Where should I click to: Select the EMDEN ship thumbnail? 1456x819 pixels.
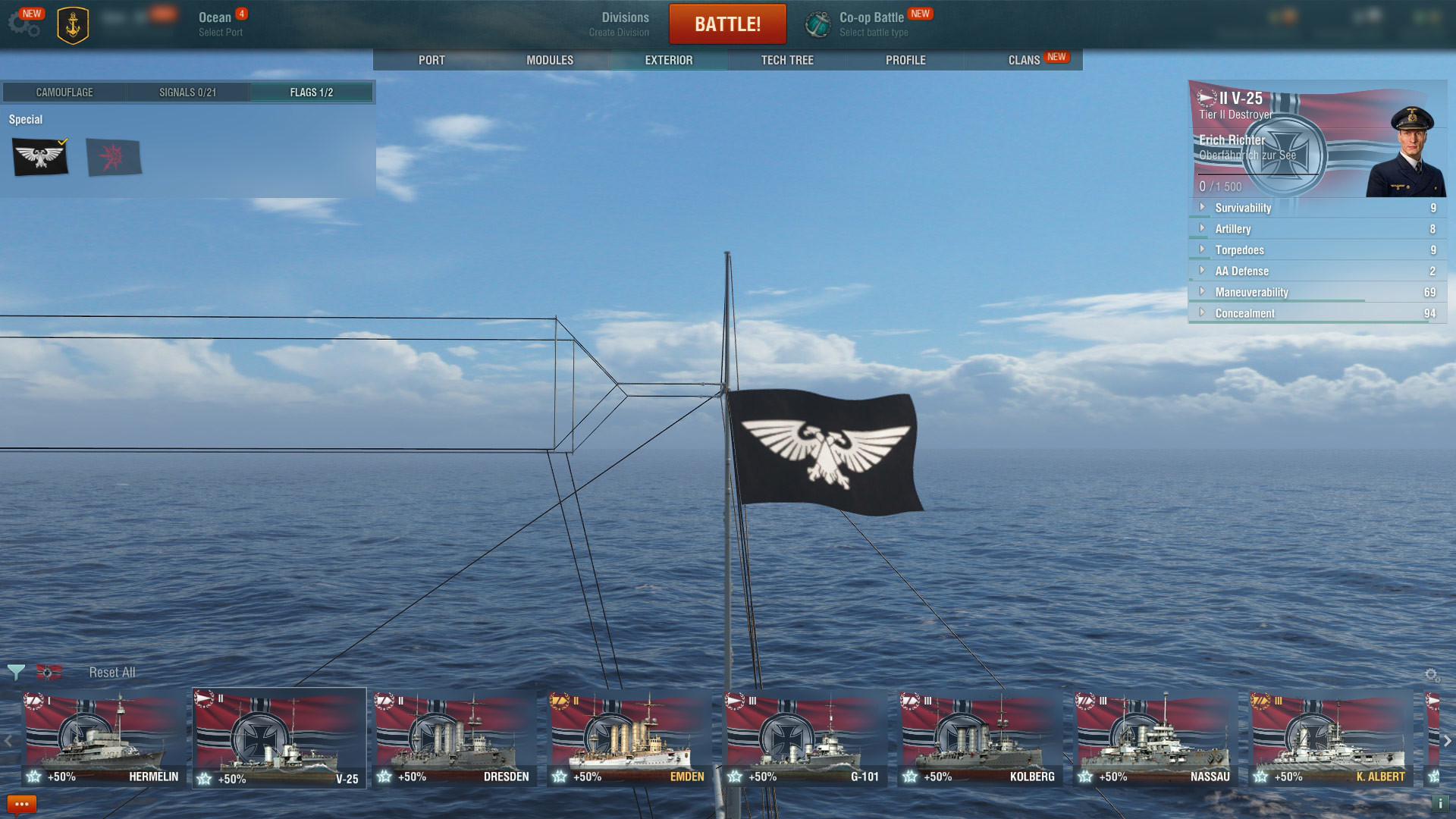click(x=628, y=730)
